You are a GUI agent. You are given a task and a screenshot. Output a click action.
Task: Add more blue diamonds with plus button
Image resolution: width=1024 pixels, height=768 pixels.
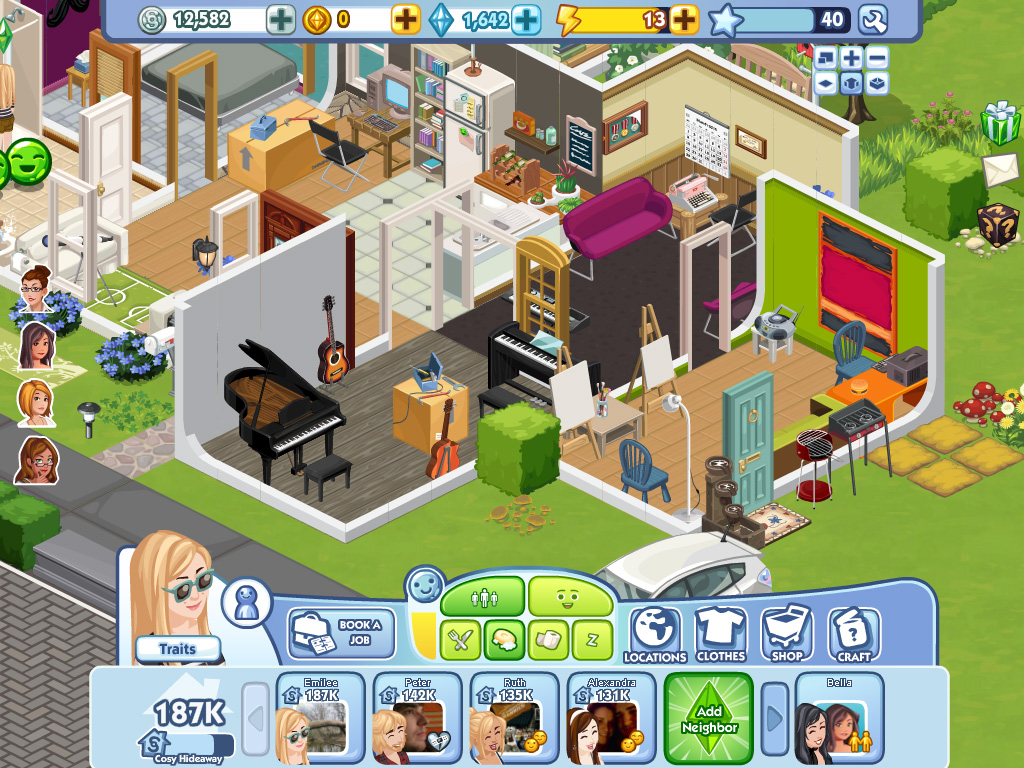tap(526, 19)
